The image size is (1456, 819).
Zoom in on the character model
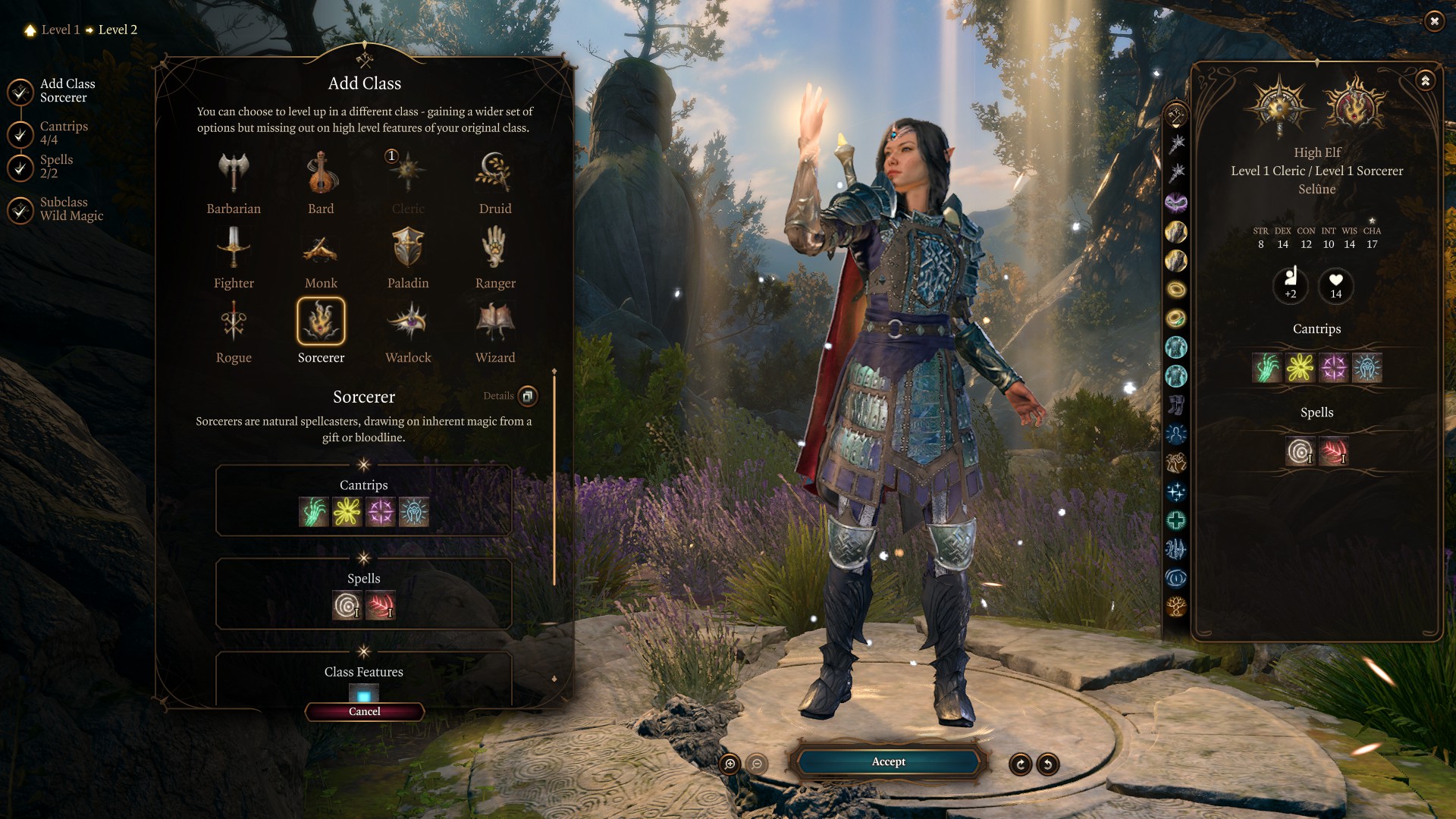click(730, 764)
